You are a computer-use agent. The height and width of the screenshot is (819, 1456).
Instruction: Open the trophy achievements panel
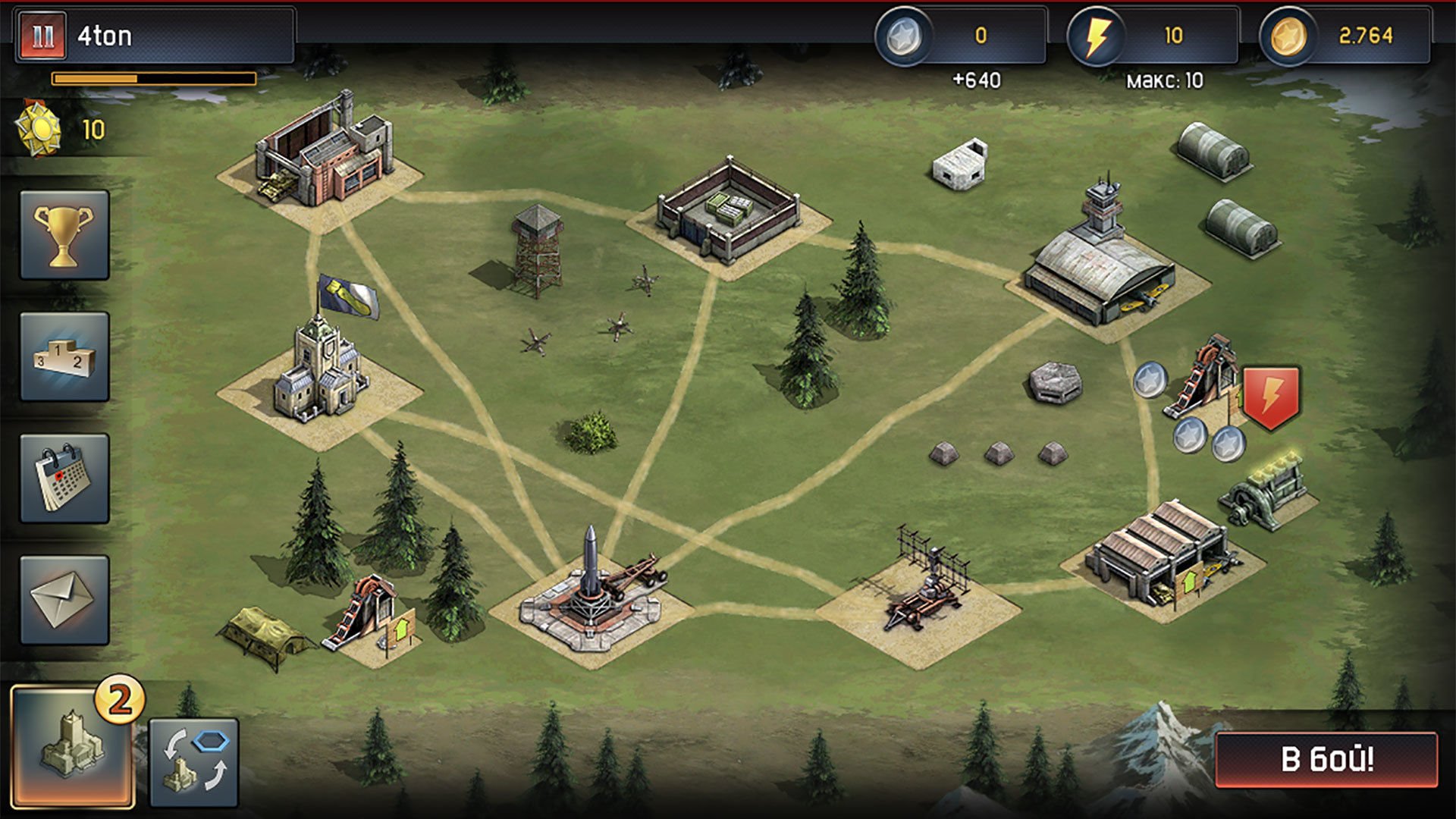[x=64, y=235]
